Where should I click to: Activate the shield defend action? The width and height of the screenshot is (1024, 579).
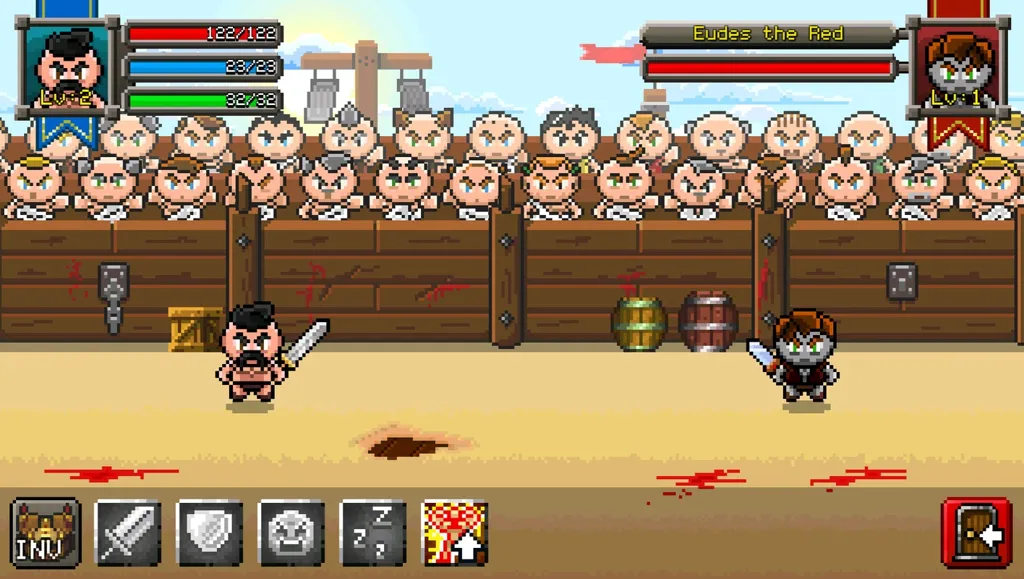[210, 533]
